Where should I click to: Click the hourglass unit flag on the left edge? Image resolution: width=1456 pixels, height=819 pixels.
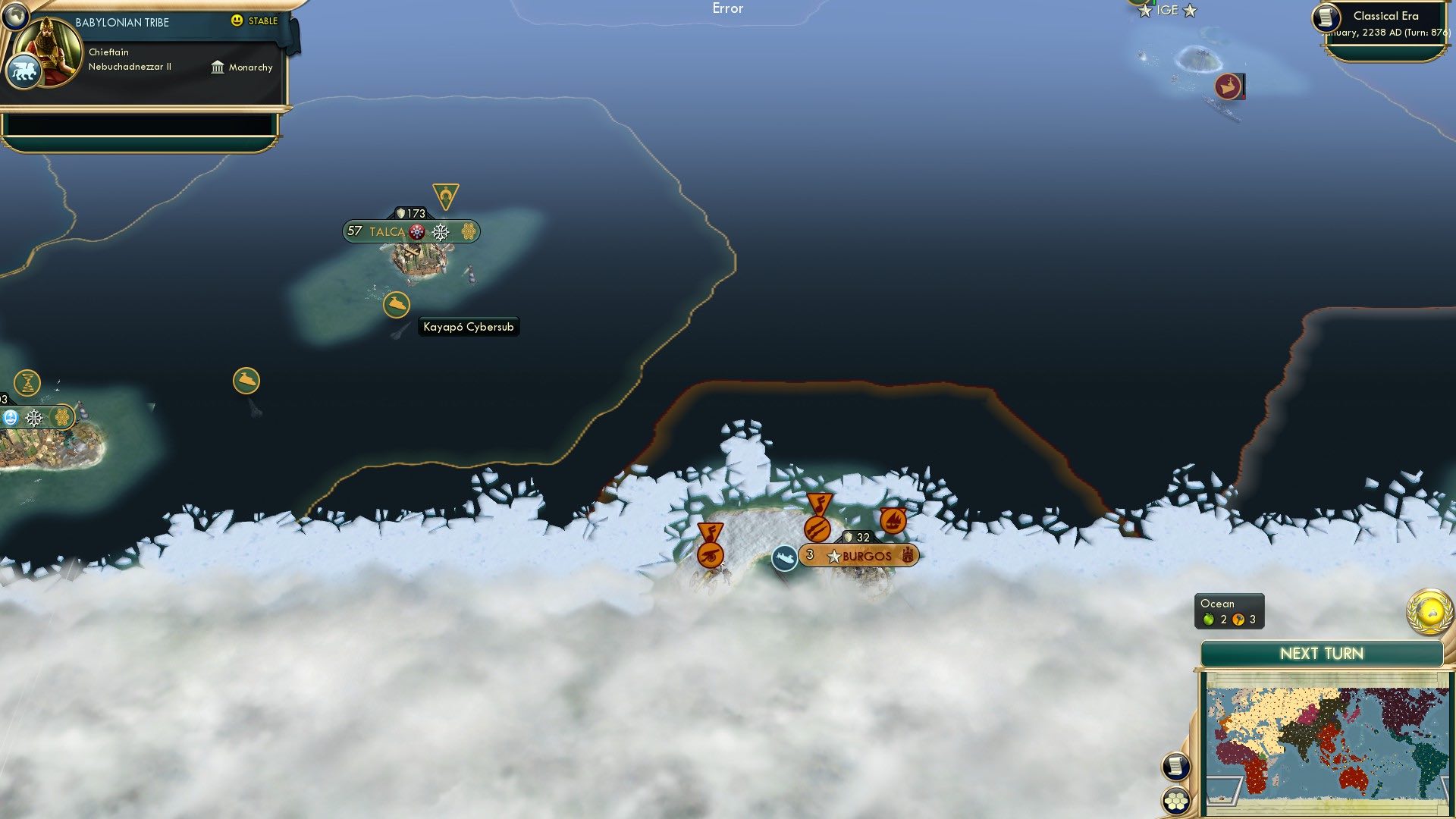[x=28, y=383]
